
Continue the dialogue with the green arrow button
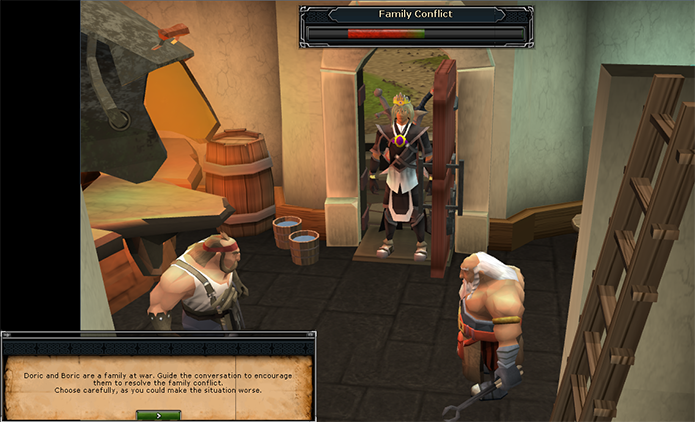pyautogui.click(x=160, y=413)
